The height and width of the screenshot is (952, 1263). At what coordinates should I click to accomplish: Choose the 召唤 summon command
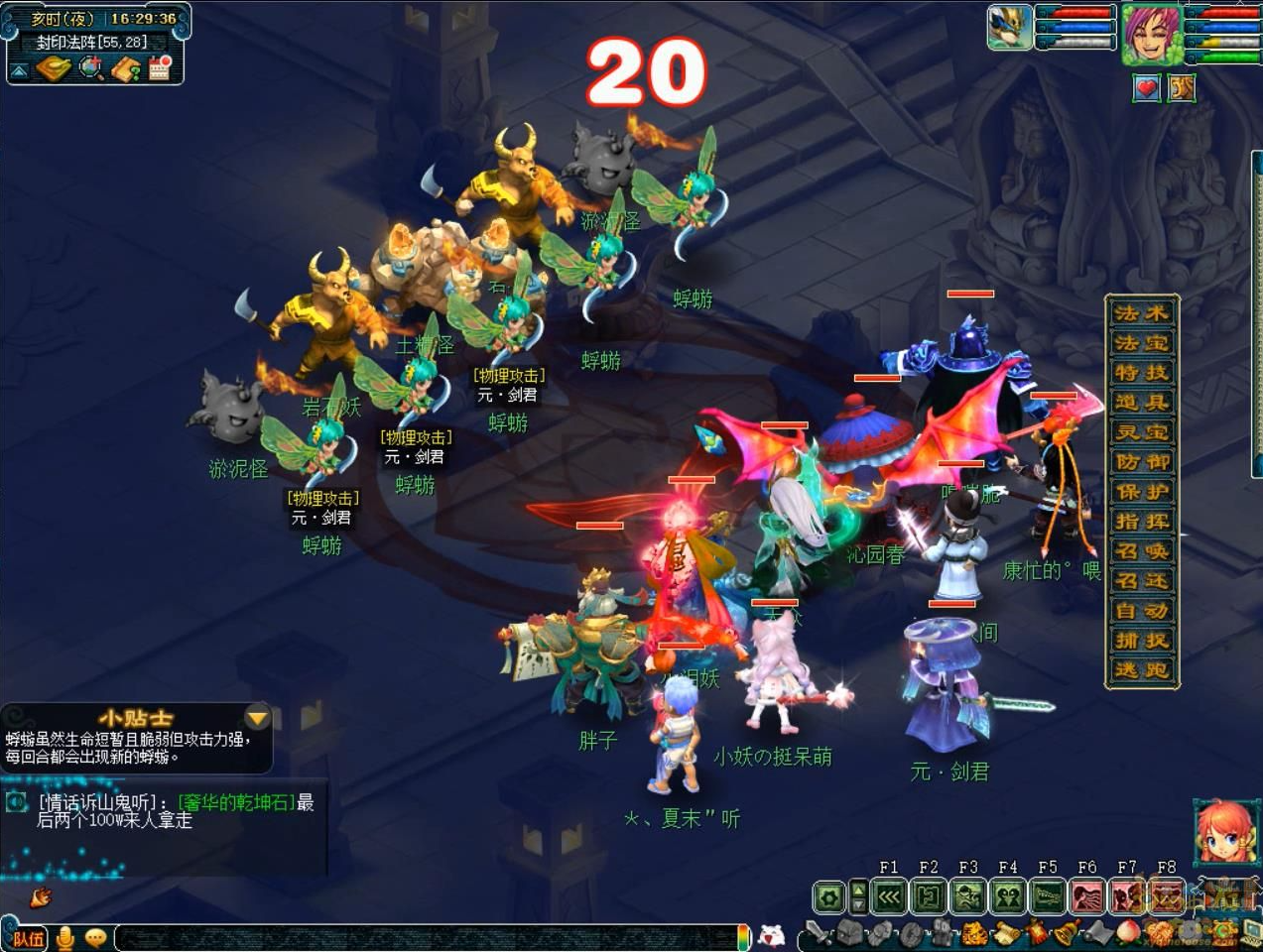tap(1142, 551)
